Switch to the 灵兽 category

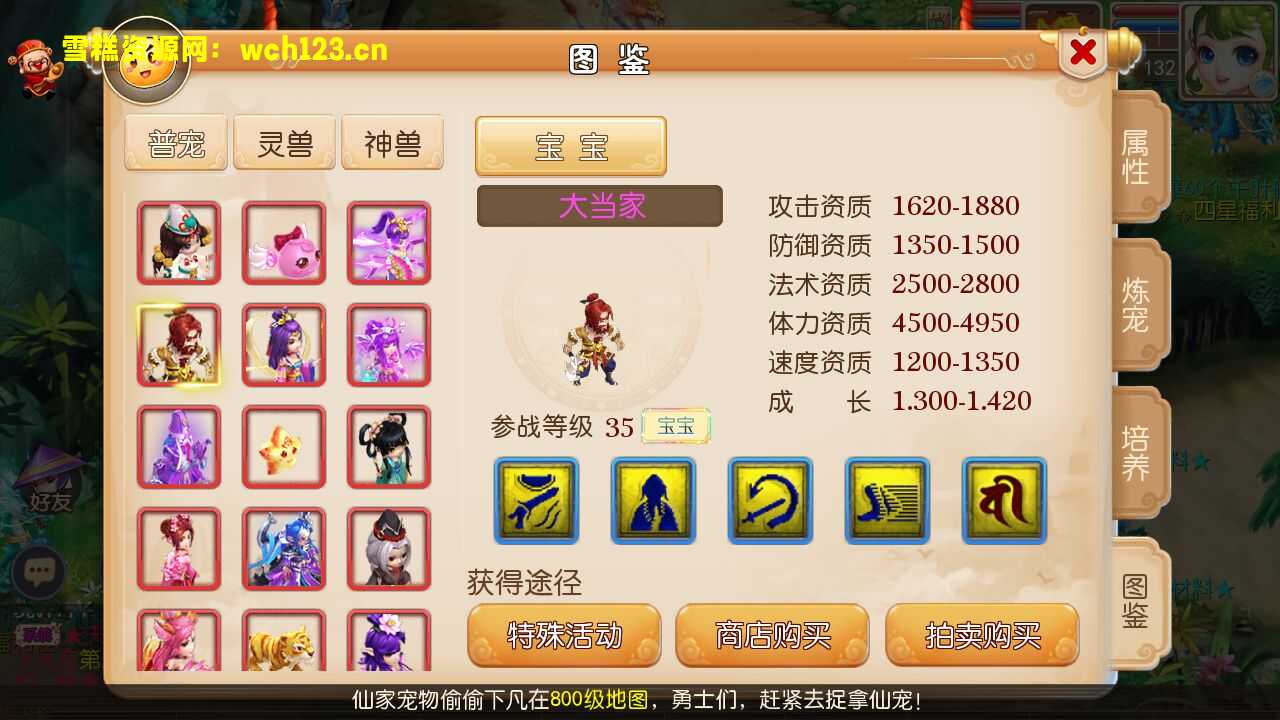(284, 142)
